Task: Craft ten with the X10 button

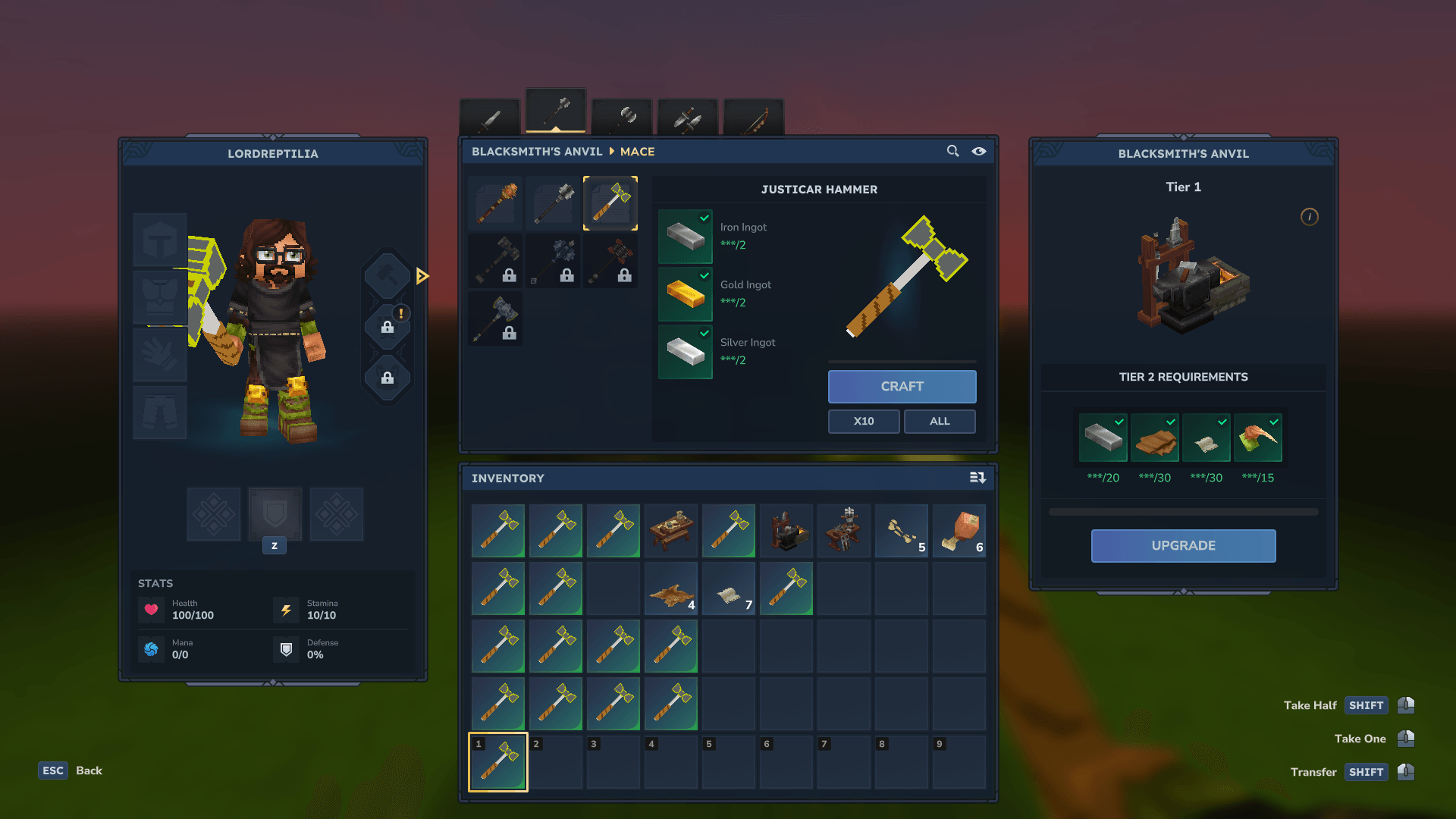Action: click(x=864, y=421)
